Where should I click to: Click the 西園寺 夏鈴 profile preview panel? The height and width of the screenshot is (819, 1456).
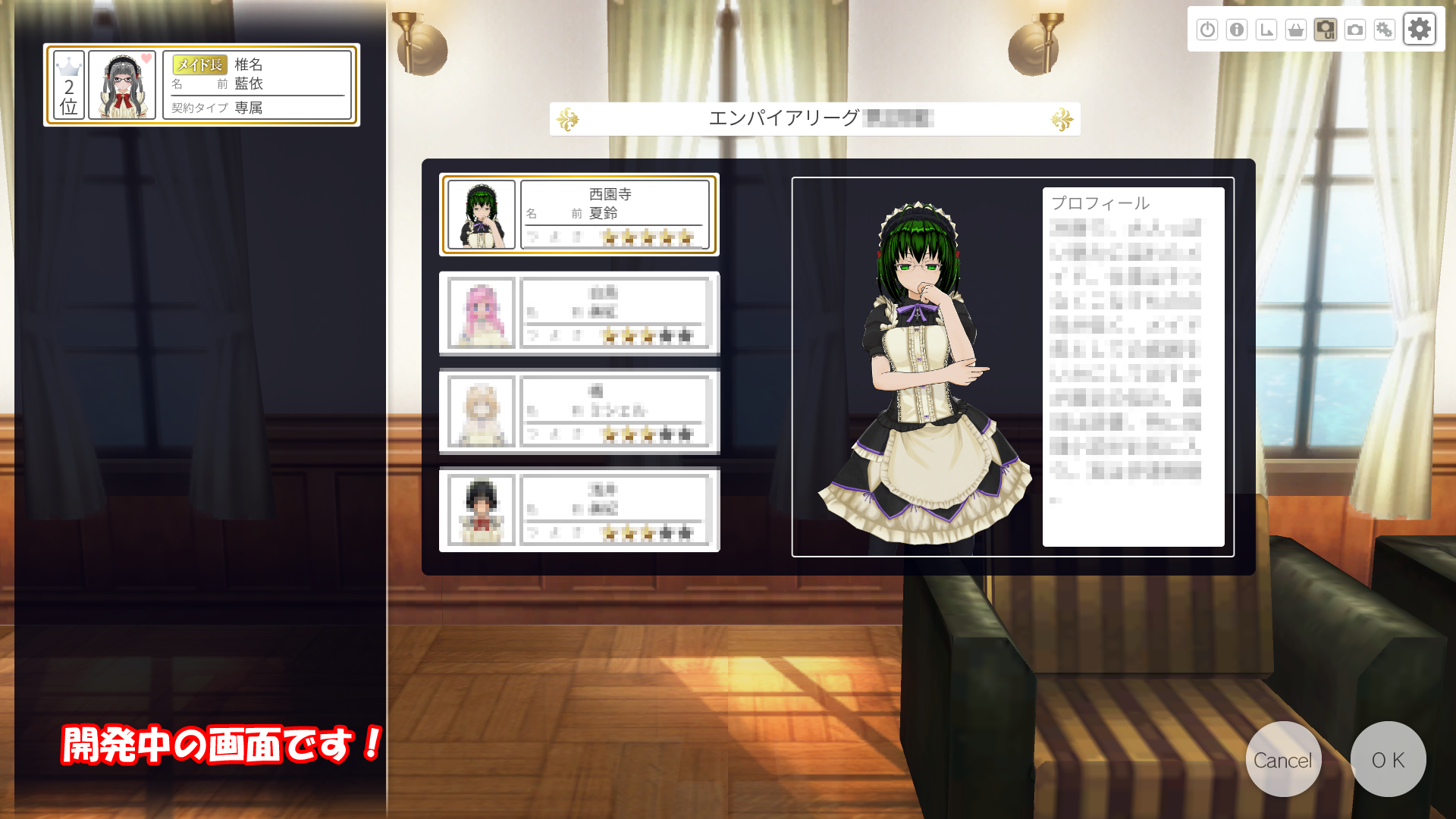tap(1012, 367)
